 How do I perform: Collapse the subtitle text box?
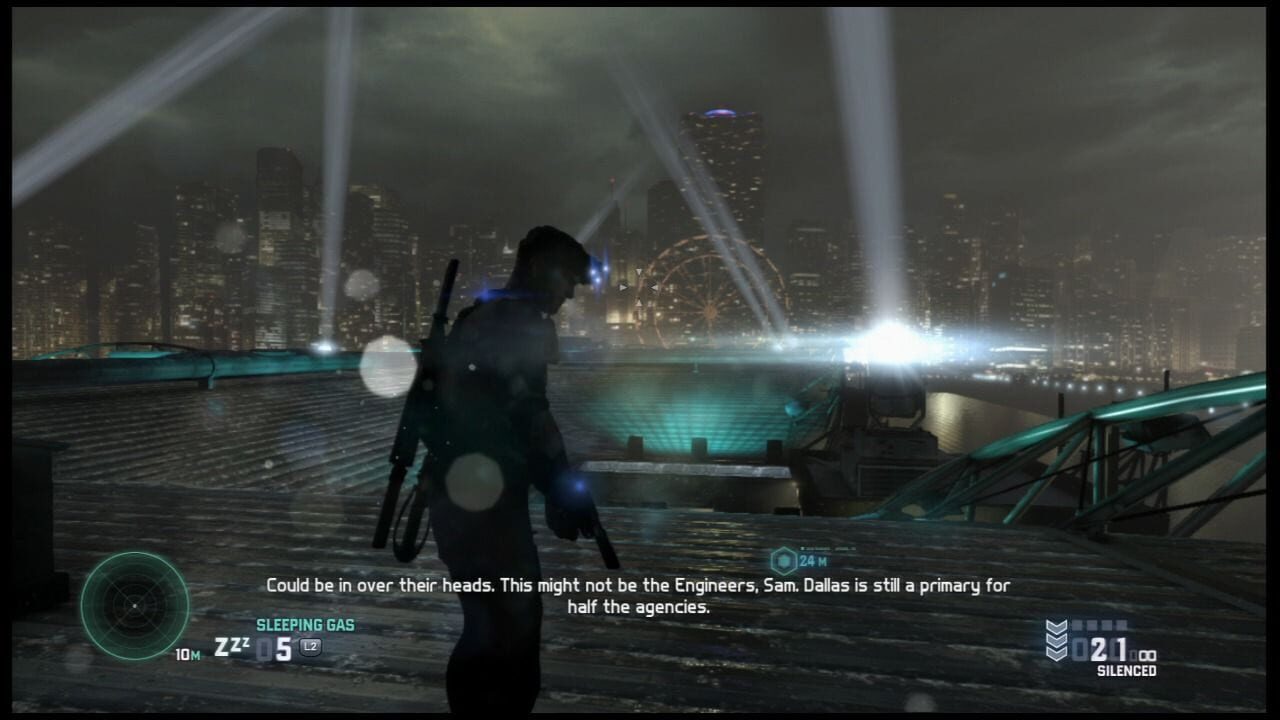tap(640, 593)
